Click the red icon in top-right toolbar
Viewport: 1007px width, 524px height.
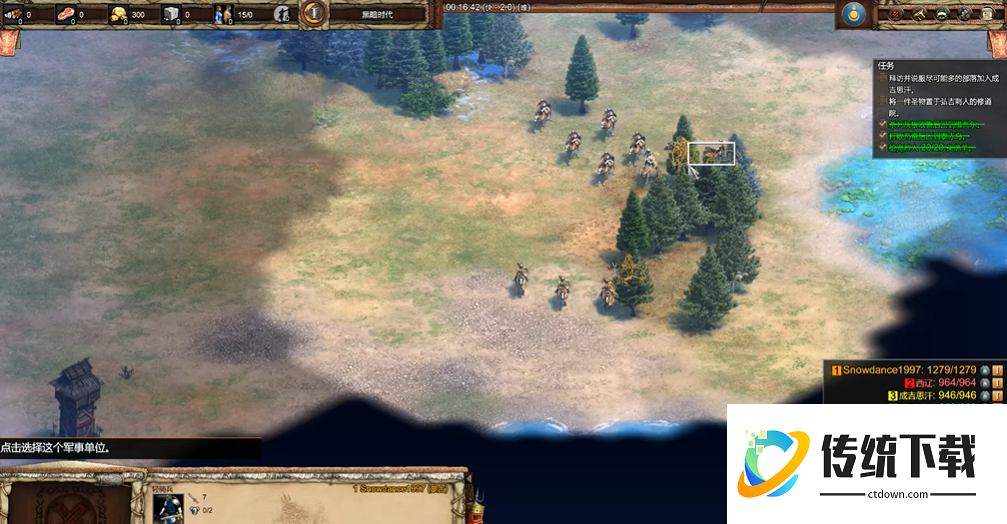coord(895,14)
